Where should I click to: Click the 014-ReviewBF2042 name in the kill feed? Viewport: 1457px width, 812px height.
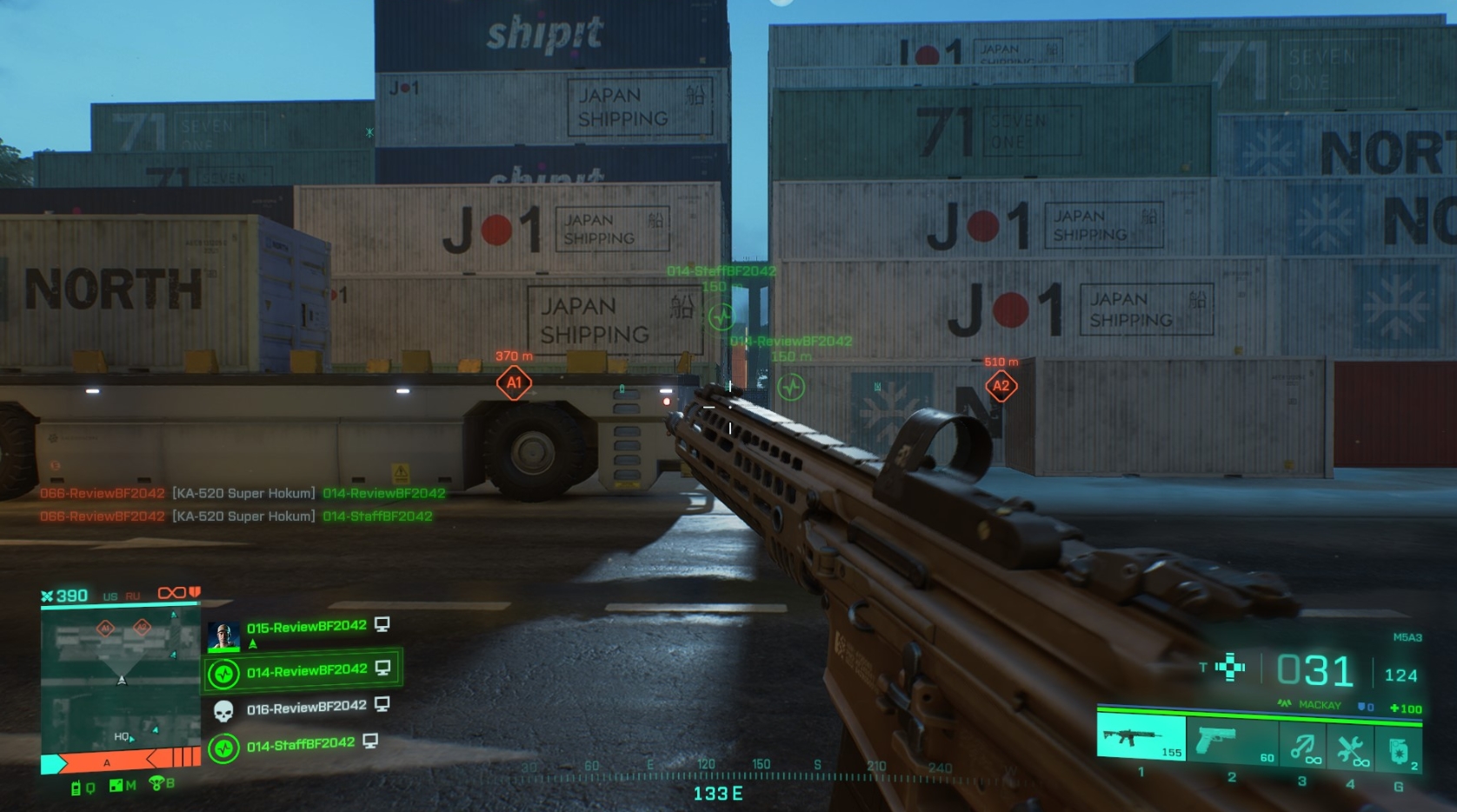pos(383,492)
